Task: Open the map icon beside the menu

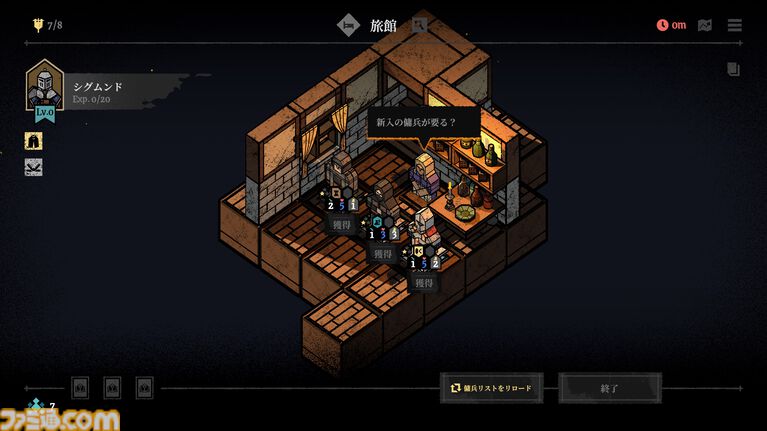Action: pos(706,25)
